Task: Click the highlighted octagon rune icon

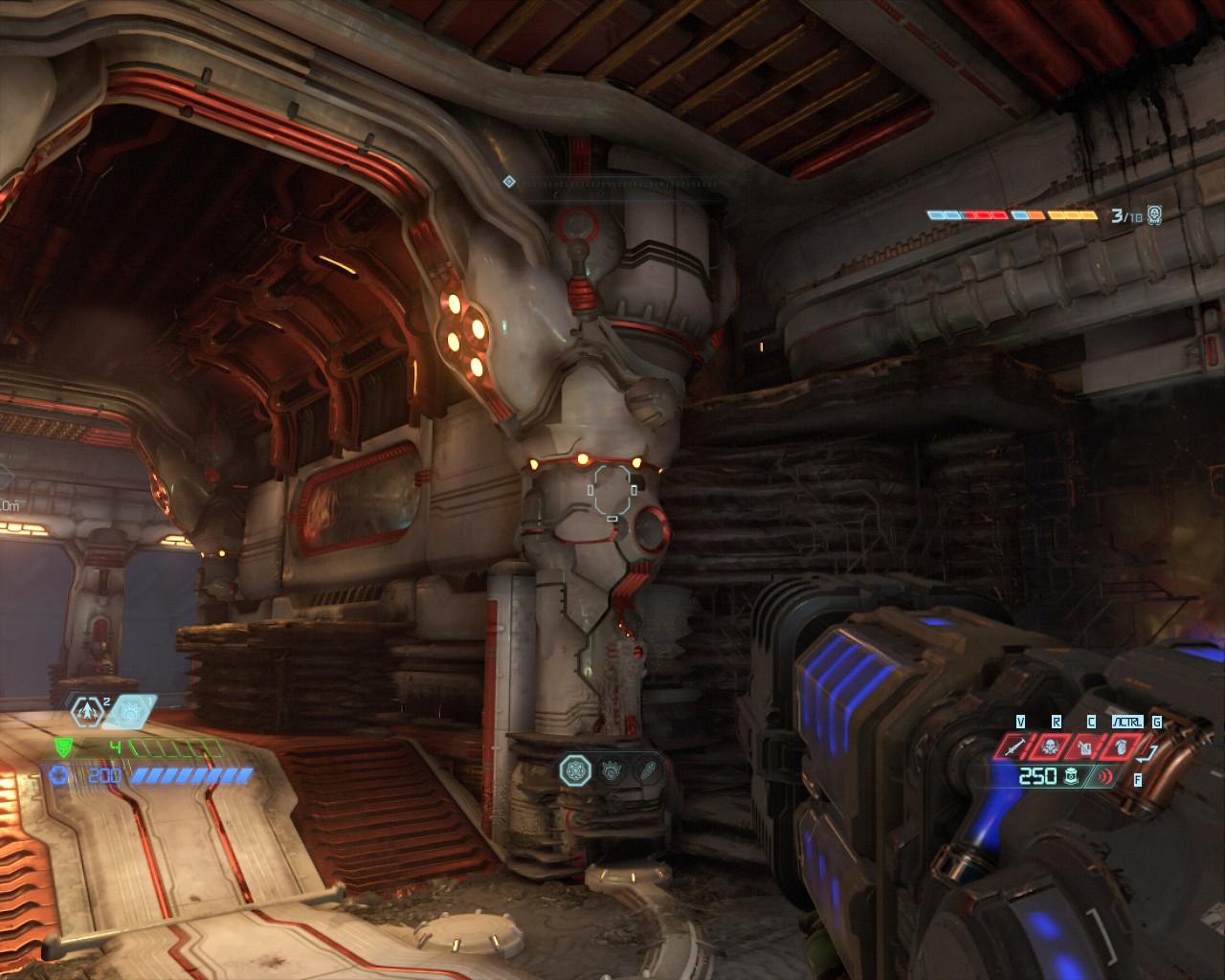Action: click(575, 768)
